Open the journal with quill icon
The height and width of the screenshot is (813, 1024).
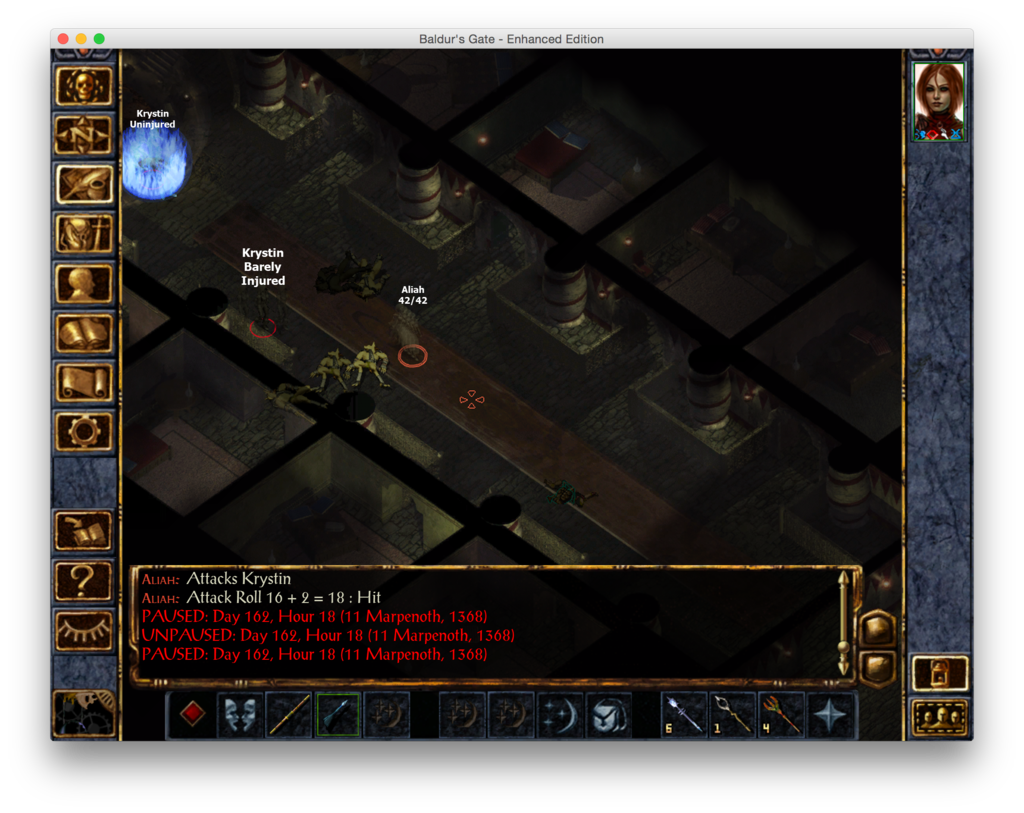point(84,184)
